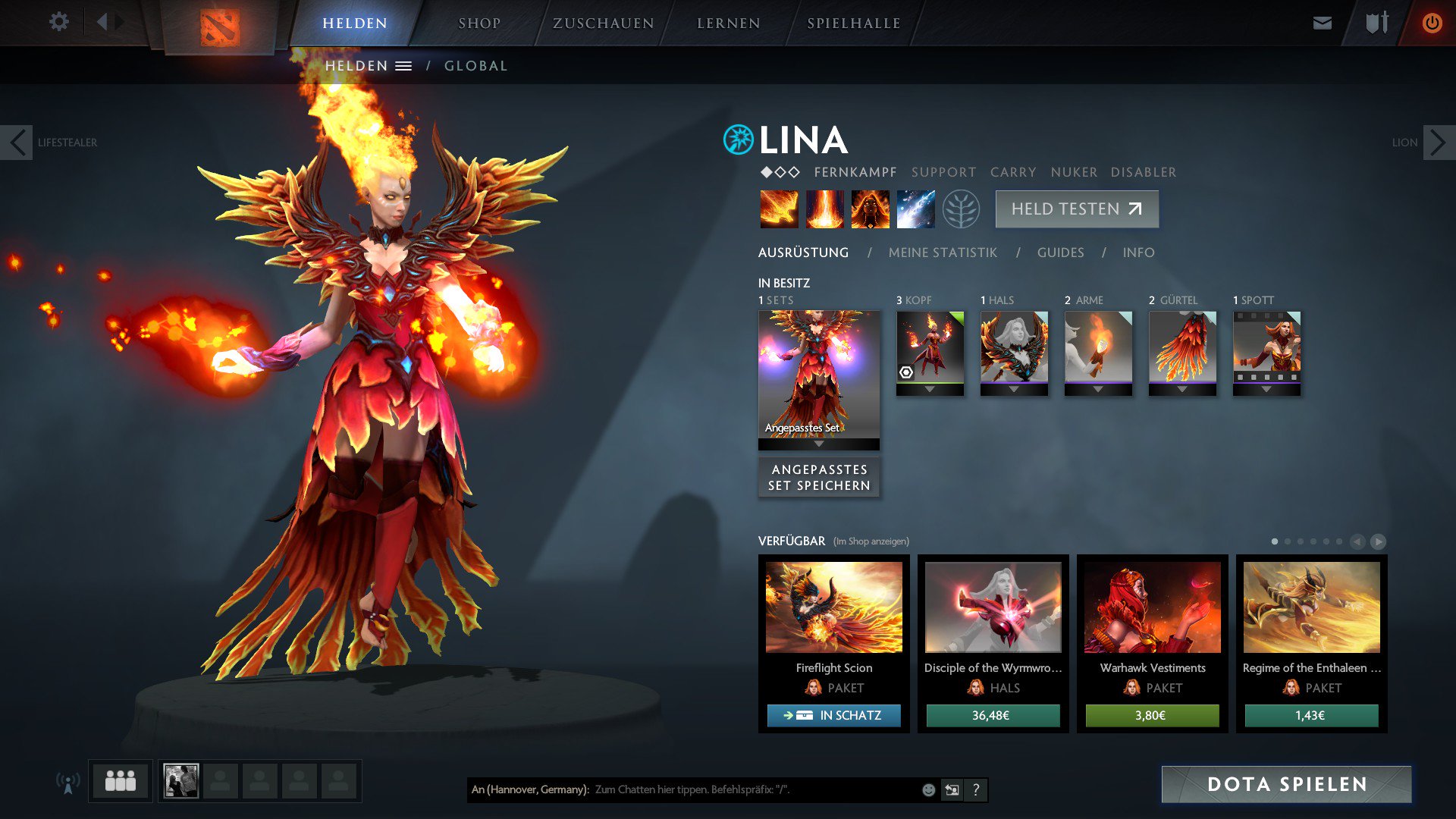The image size is (1456, 819).
Task: Open the settings gear icon
Action: (58, 22)
